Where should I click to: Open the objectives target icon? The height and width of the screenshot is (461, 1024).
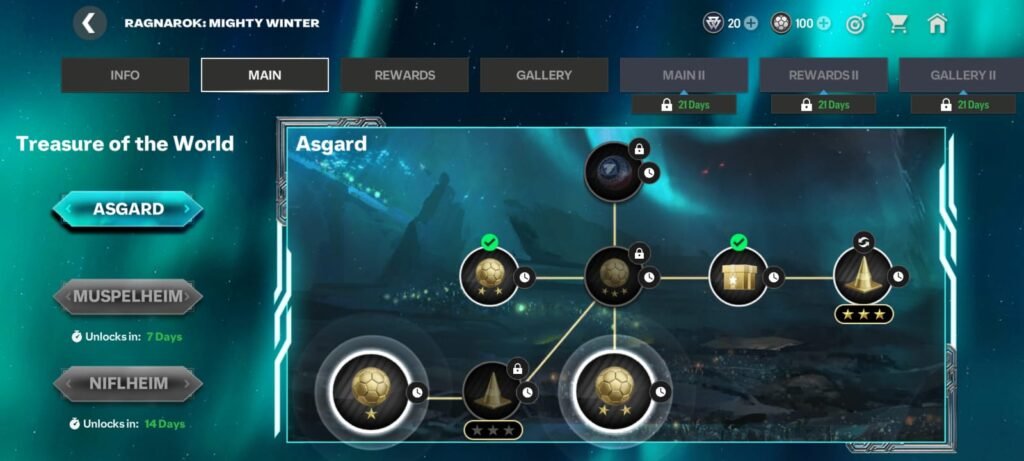[856, 24]
